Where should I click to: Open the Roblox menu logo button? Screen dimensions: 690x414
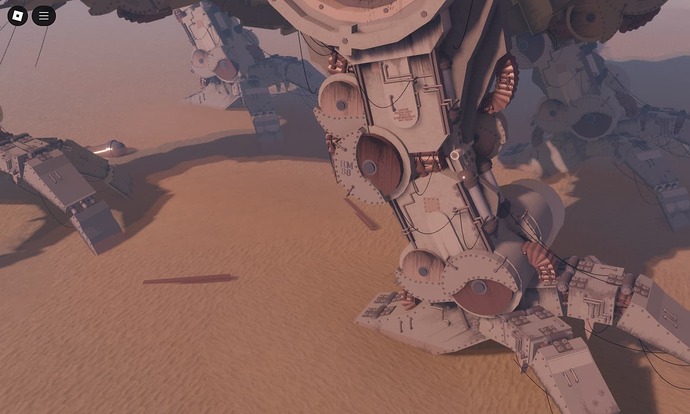pos(17,16)
